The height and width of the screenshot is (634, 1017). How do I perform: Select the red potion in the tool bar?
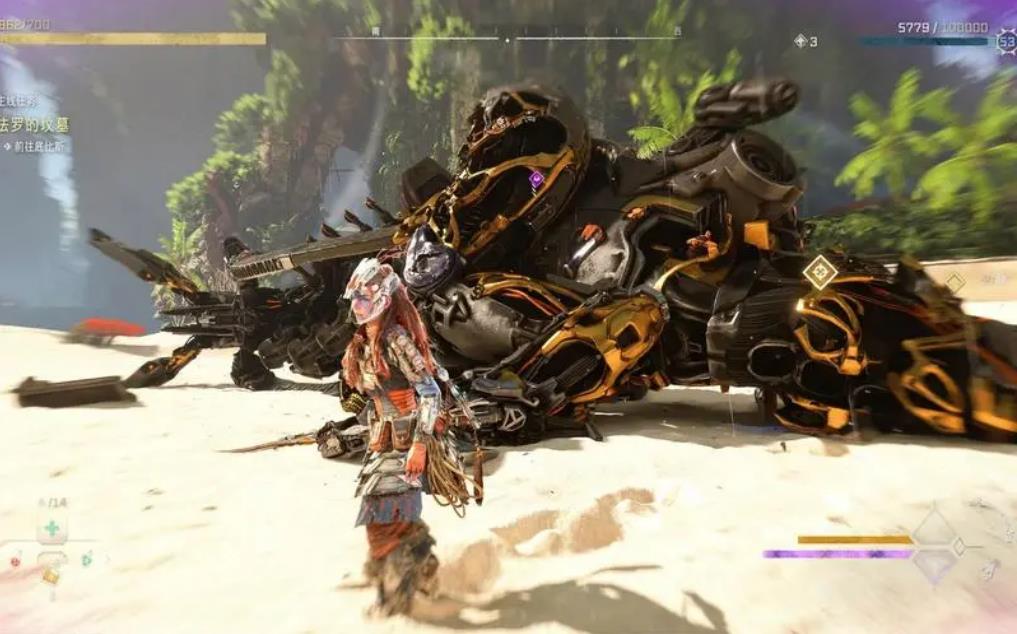tap(15, 561)
